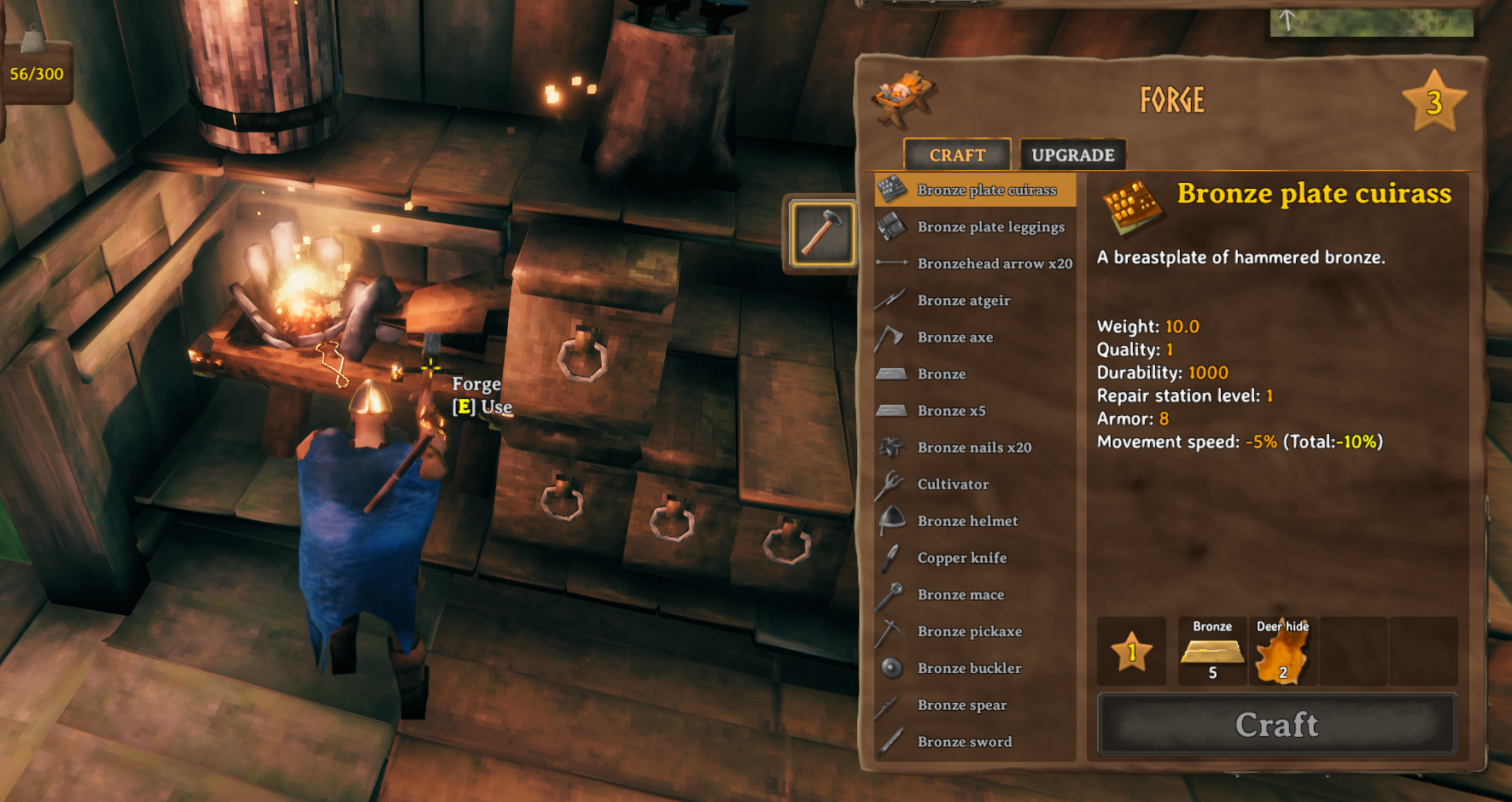
Task: Click the 56/300 weight indicator
Action: (35, 73)
